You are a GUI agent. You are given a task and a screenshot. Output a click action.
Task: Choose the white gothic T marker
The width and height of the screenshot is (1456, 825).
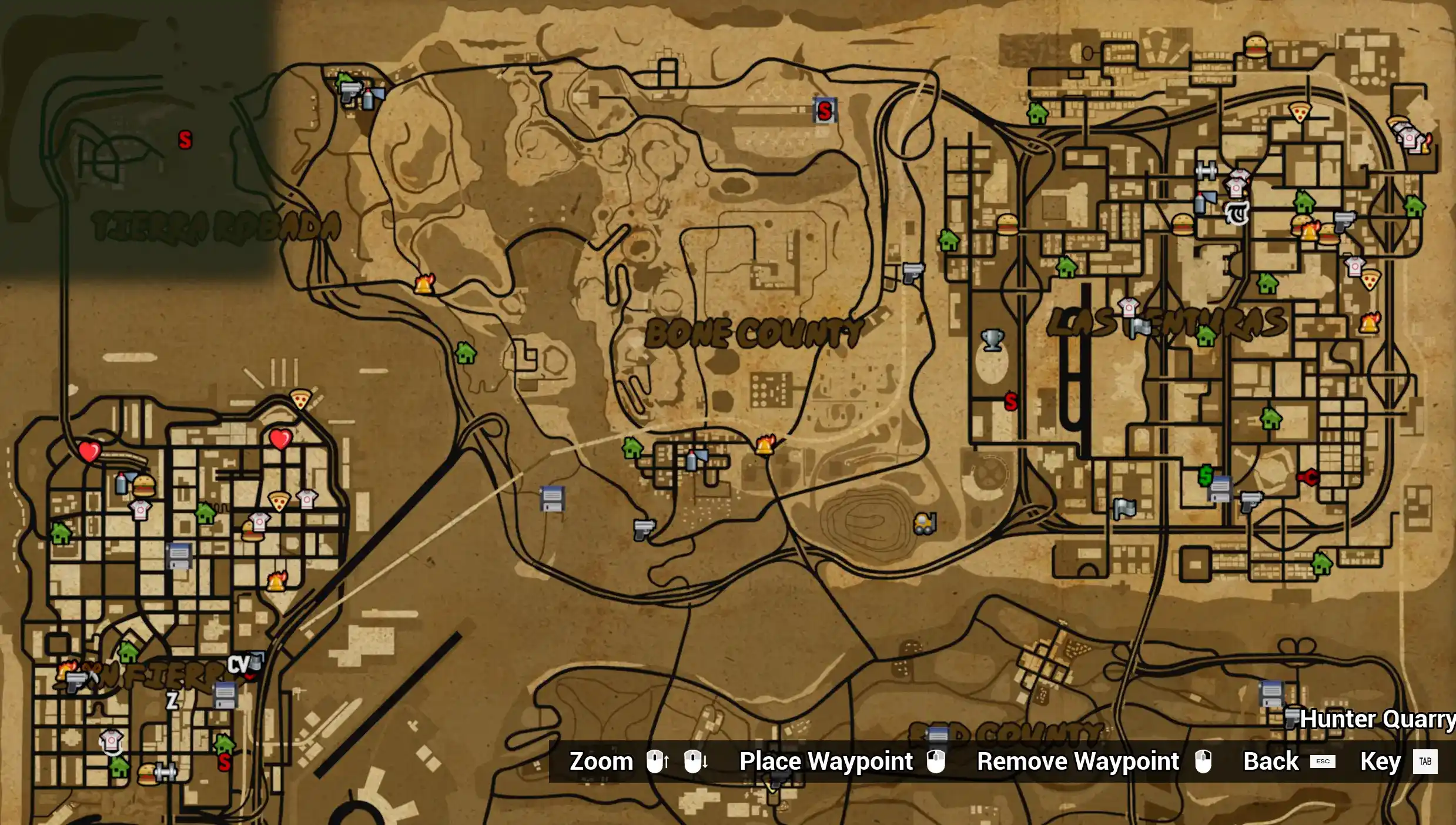[1237, 213]
